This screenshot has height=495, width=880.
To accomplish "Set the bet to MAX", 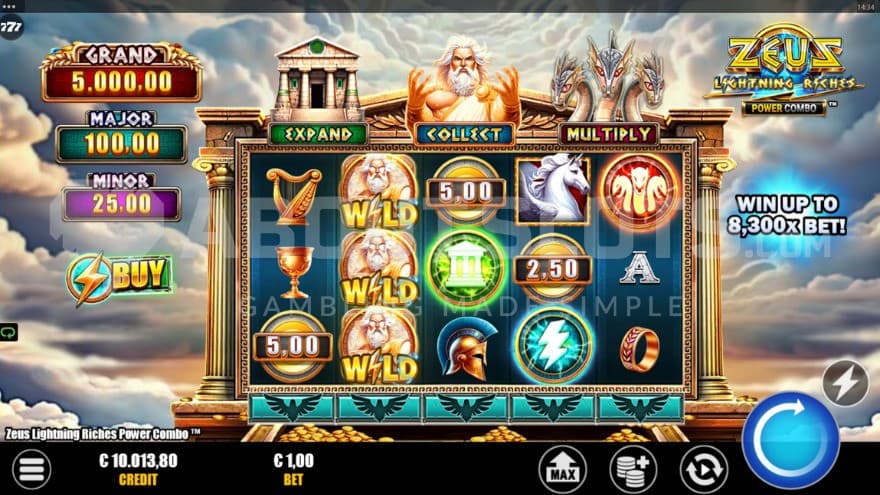I will click(x=563, y=468).
